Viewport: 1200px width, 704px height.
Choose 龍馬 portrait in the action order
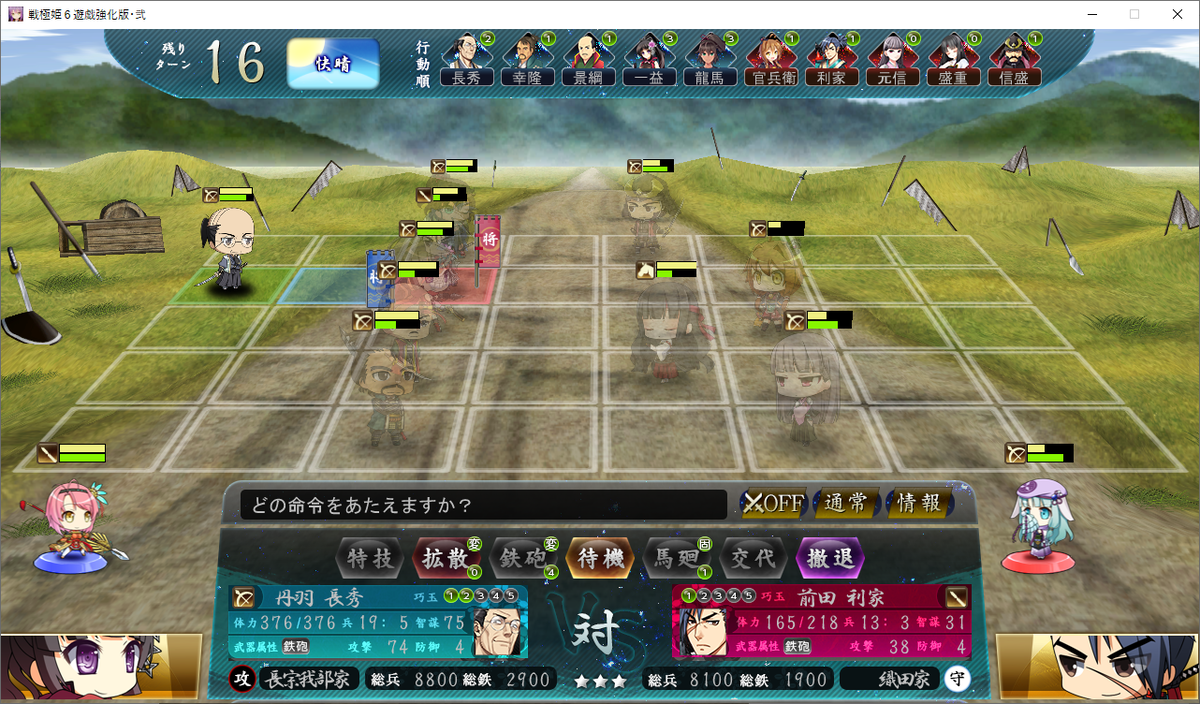click(710, 60)
